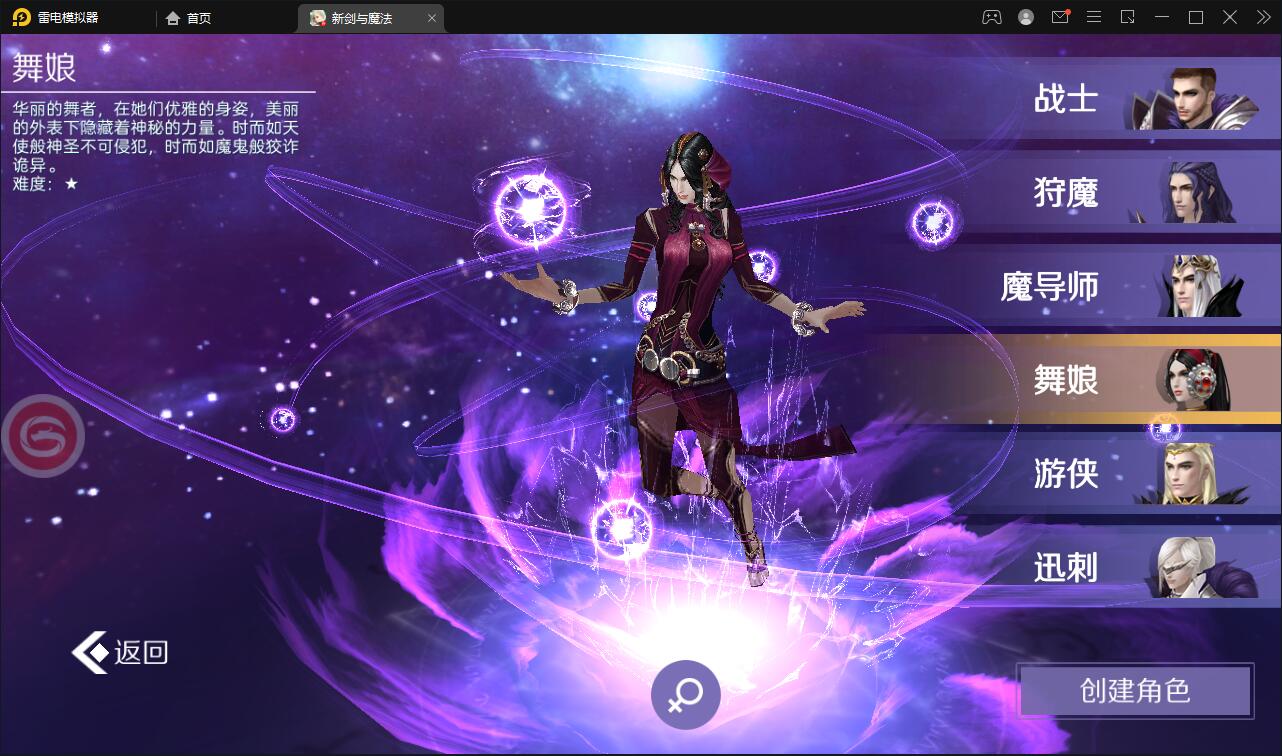The width and height of the screenshot is (1282, 756).
Task: Click the circular logo on the left edge
Action: tap(43, 434)
